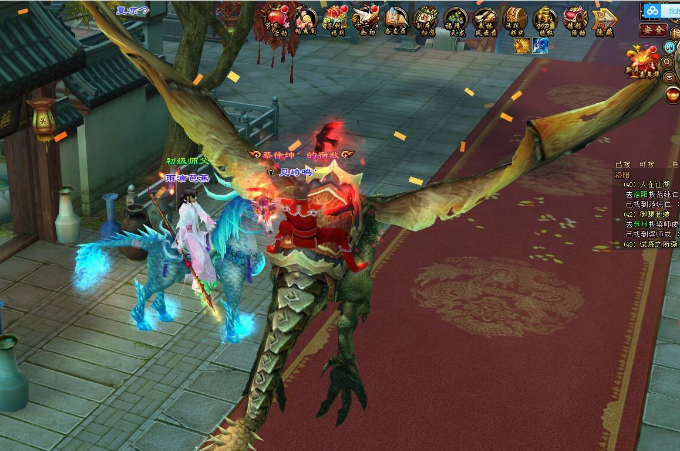Click the golden arrow hide-icons button
Viewport: 680px width, 451px height.
(x=603, y=19)
